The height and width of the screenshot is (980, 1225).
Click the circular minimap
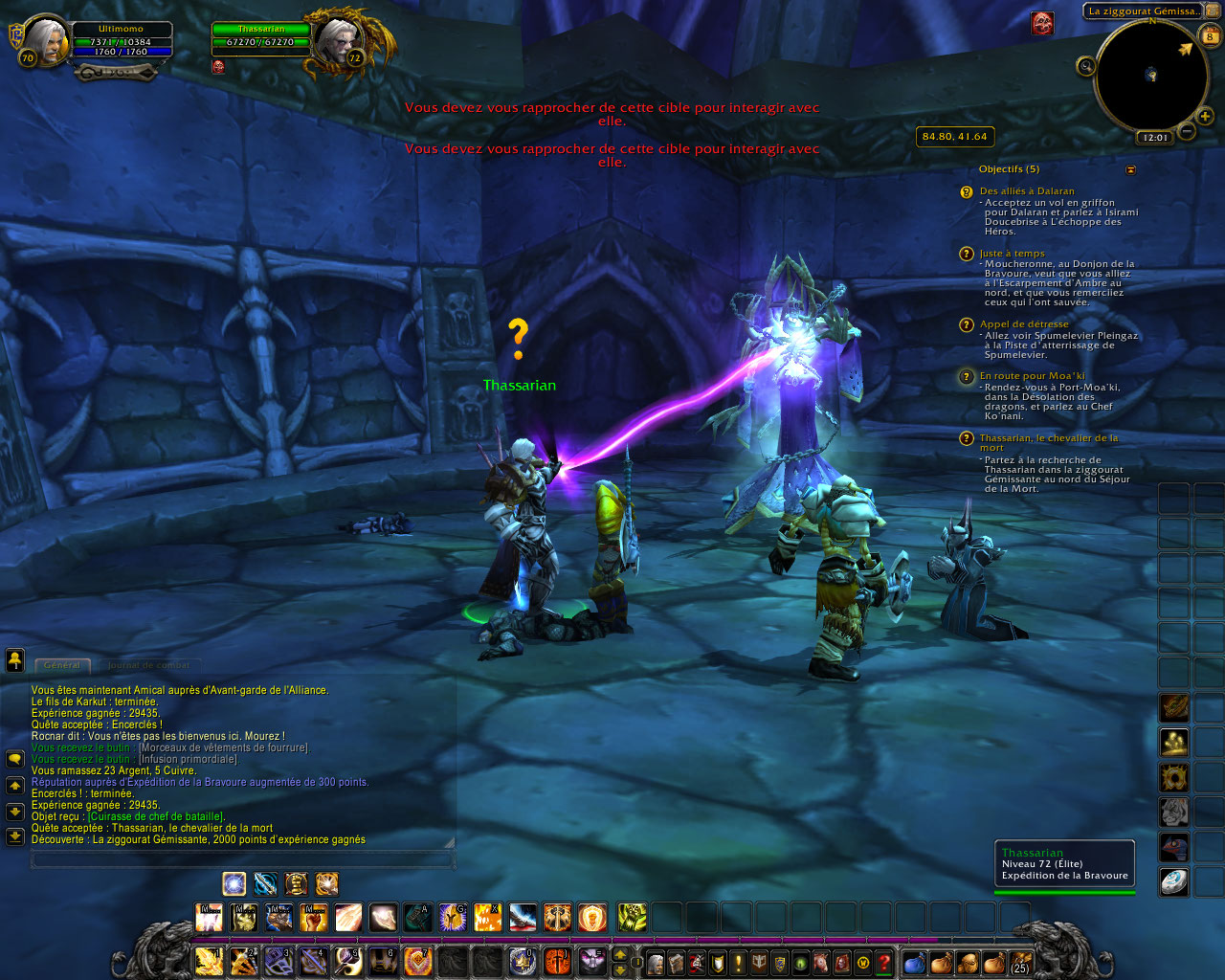1151,76
